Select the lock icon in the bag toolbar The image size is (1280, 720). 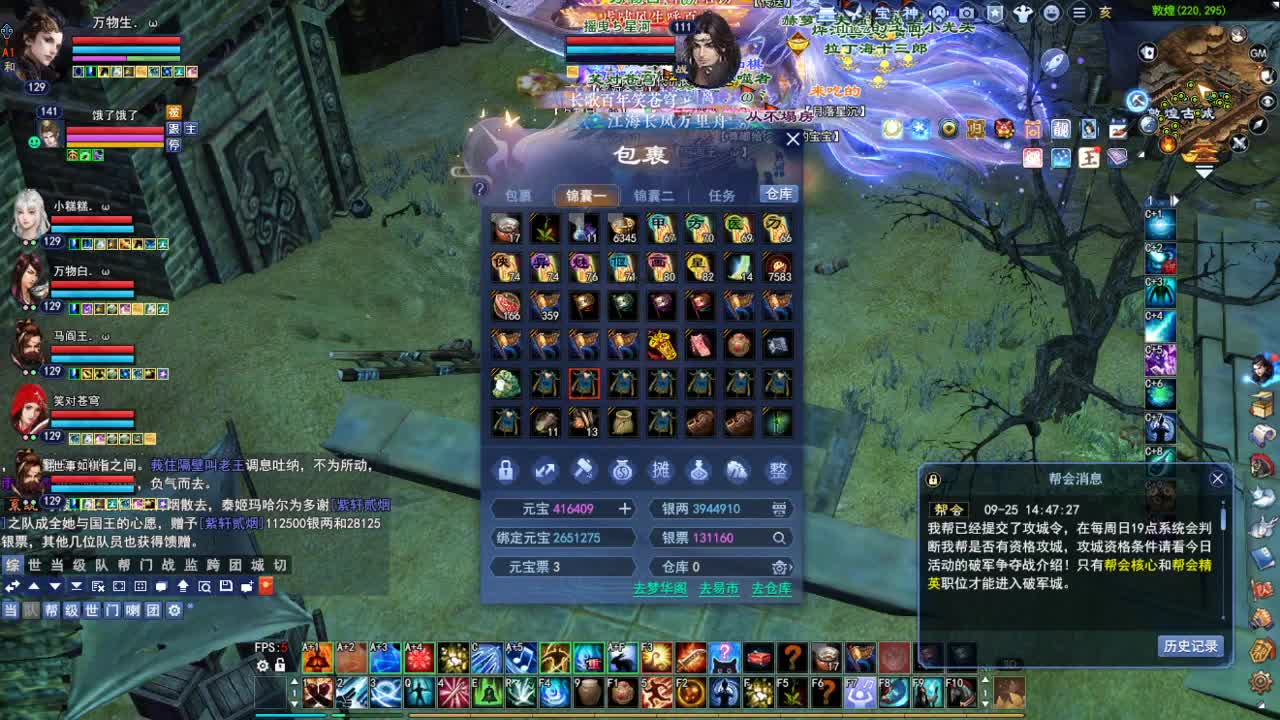pyautogui.click(x=505, y=470)
